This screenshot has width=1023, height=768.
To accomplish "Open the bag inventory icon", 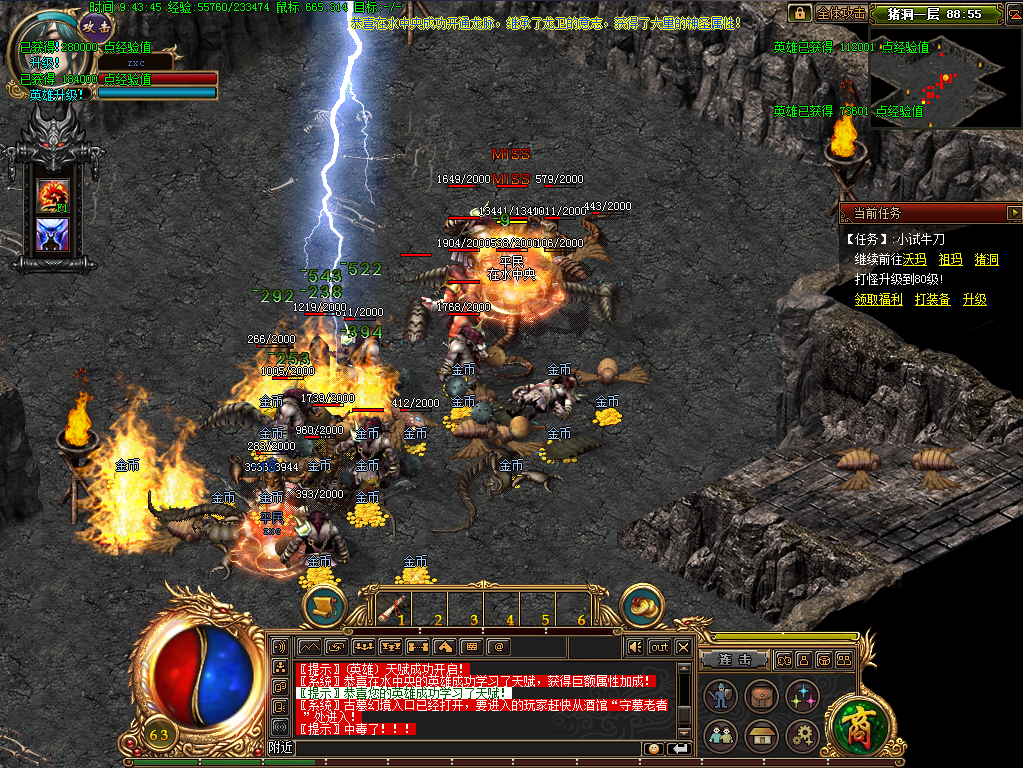I will (x=761, y=695).
